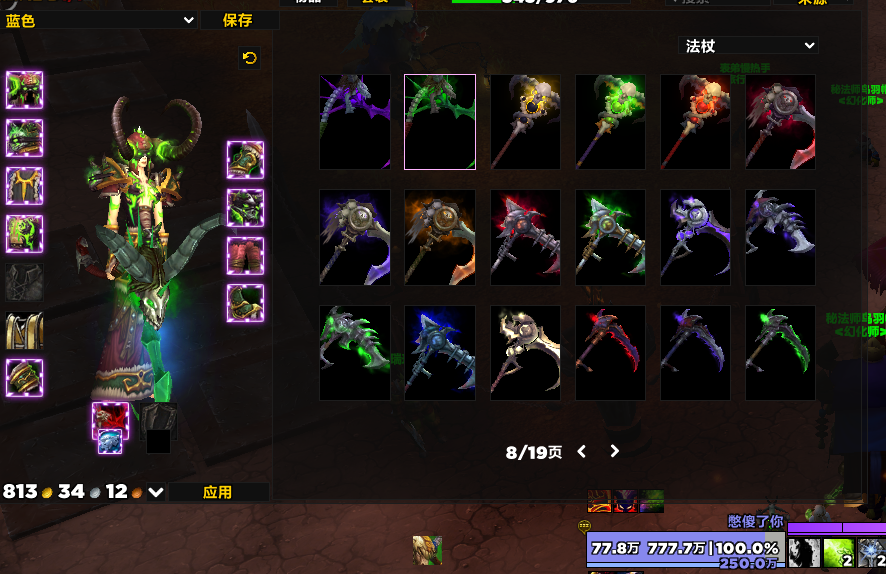Select the red pants leg slot
Image resolution: width=886 pixels, height=574 pixels.
[245, 256]
